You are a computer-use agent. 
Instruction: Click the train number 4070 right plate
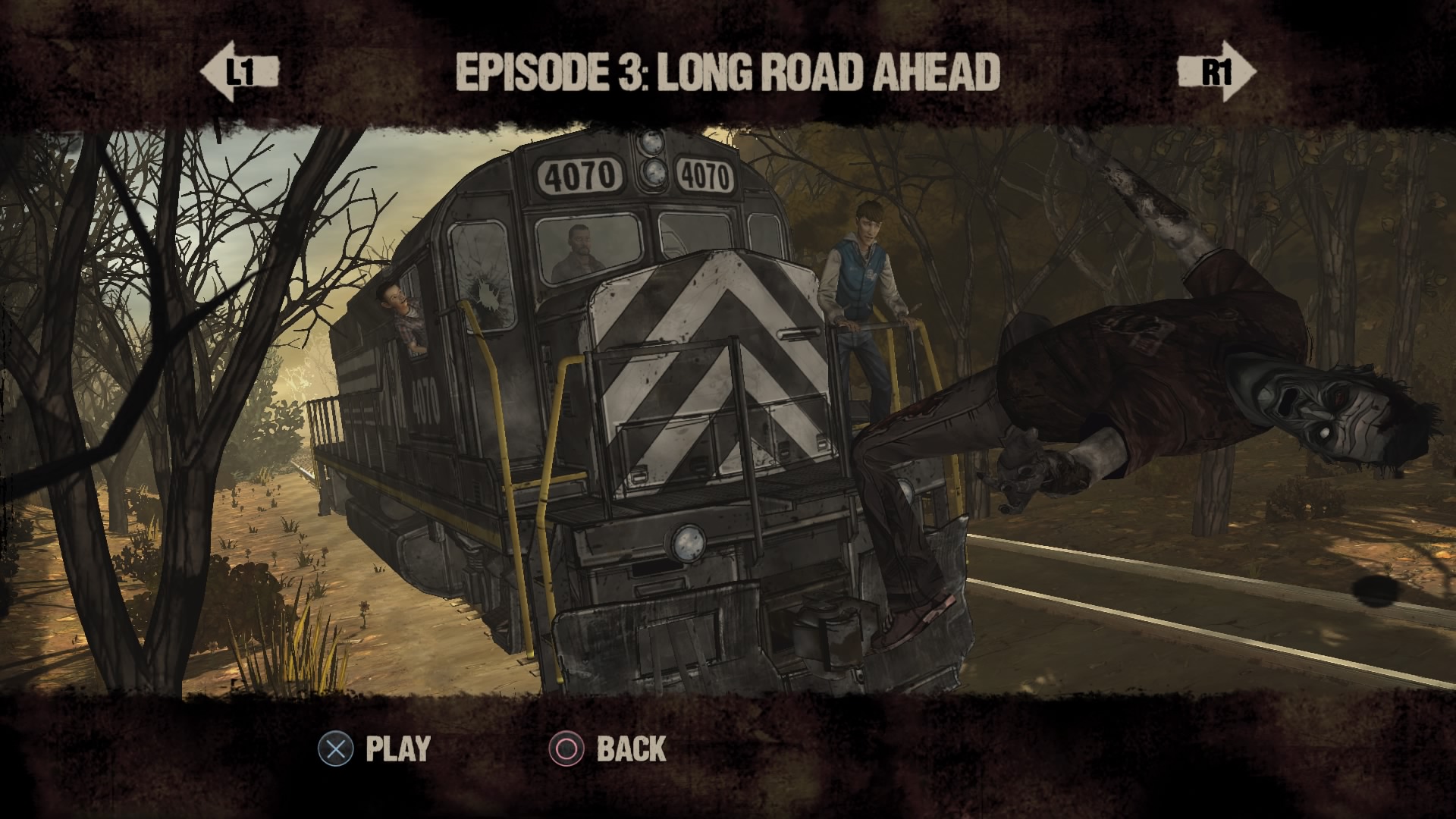706,175
